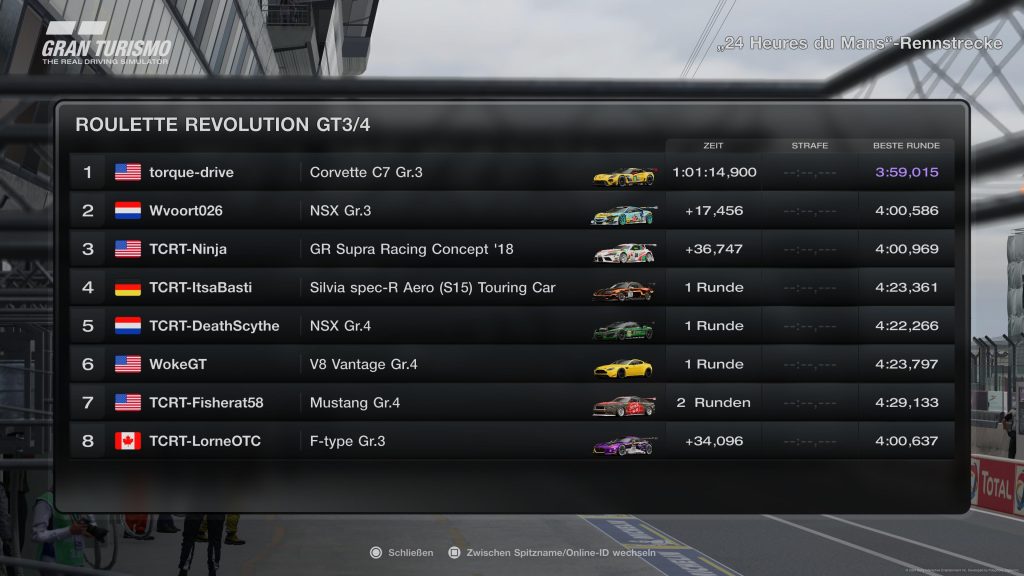
Task: Close the results with Schließen
Action: point(401,553)
